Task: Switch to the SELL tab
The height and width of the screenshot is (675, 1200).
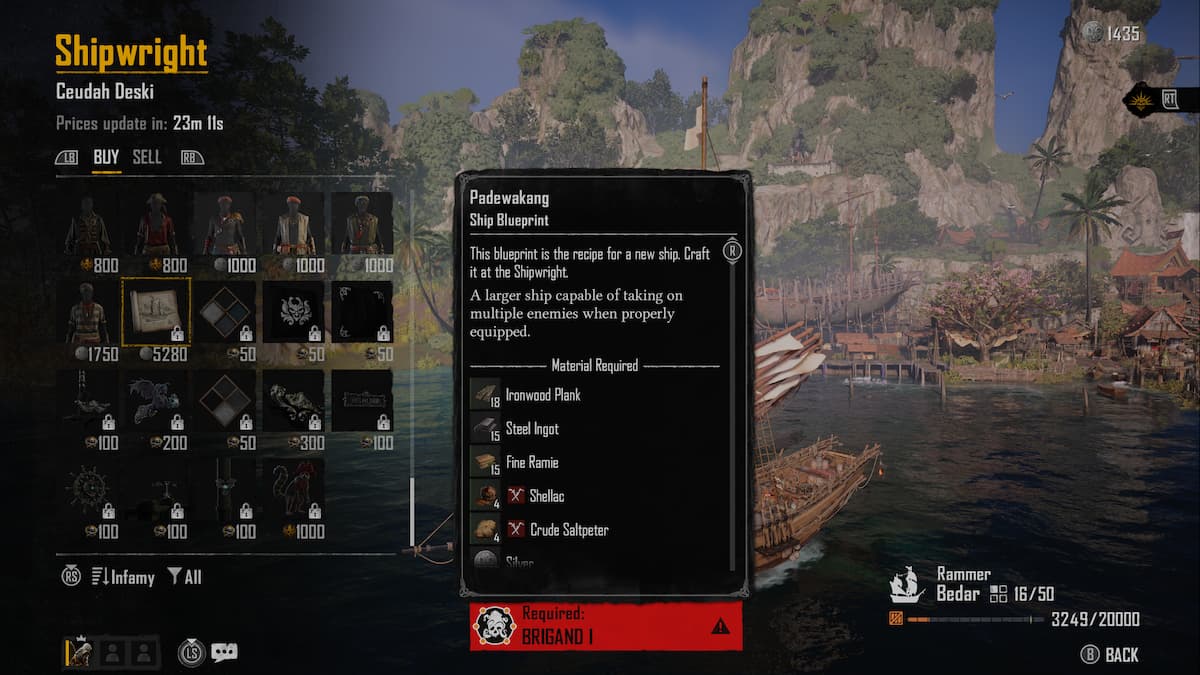Action: coord(147,157)
